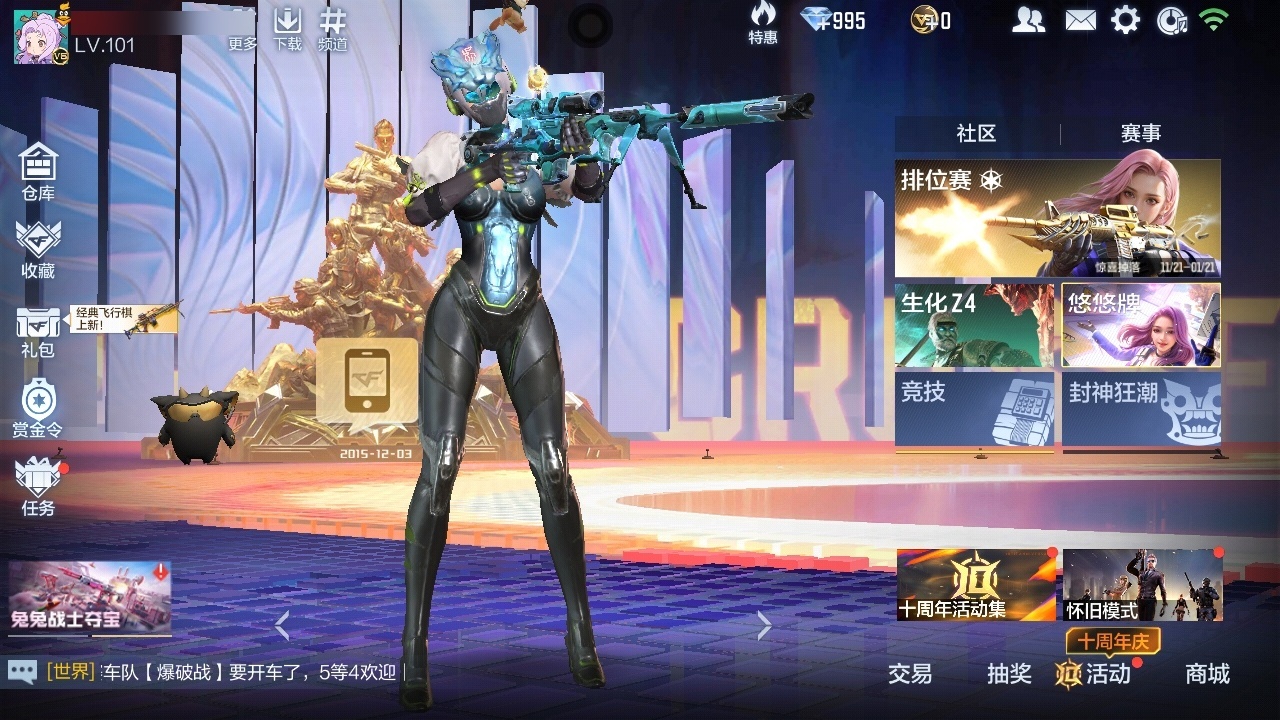Open the 商城 store
The width and height of the screenshot is (1280, 720).
pos(1207,674)
